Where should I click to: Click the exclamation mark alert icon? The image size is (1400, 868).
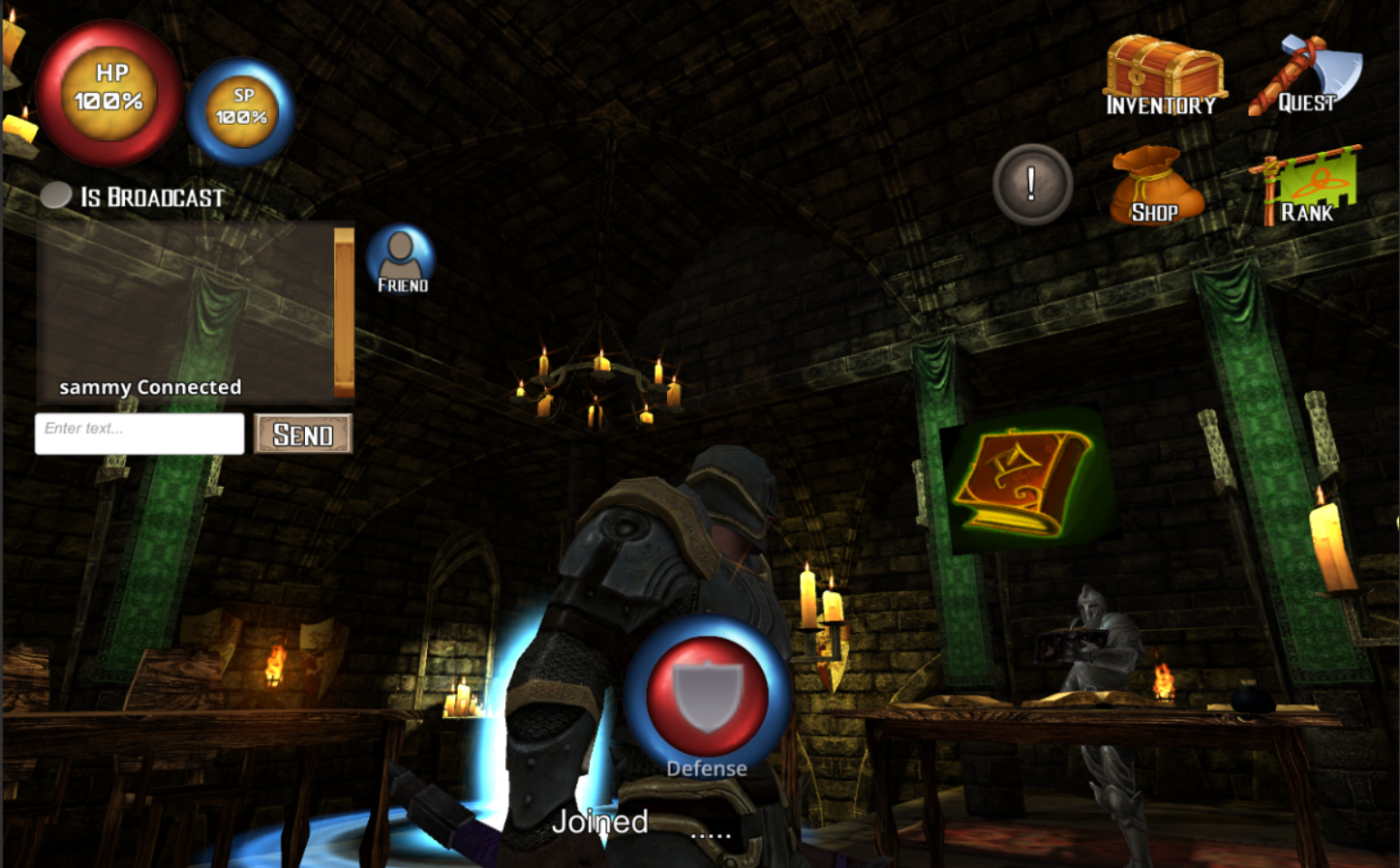(1034, 184)
